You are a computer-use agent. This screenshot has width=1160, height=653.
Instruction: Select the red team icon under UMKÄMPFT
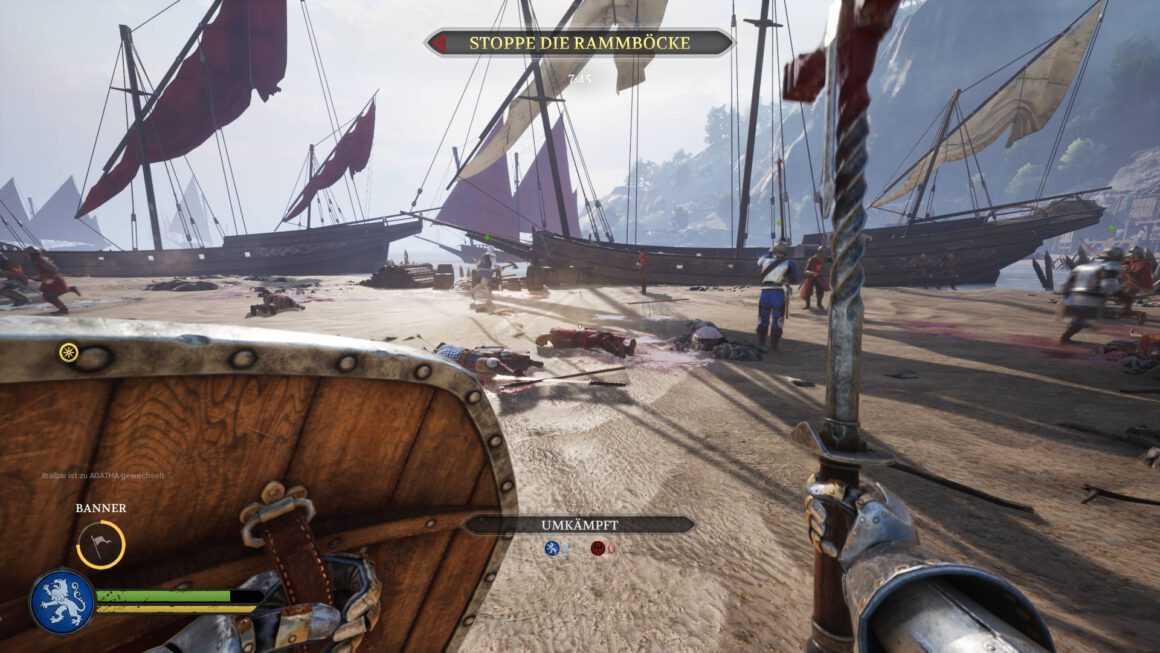click(x=598, y=548)
